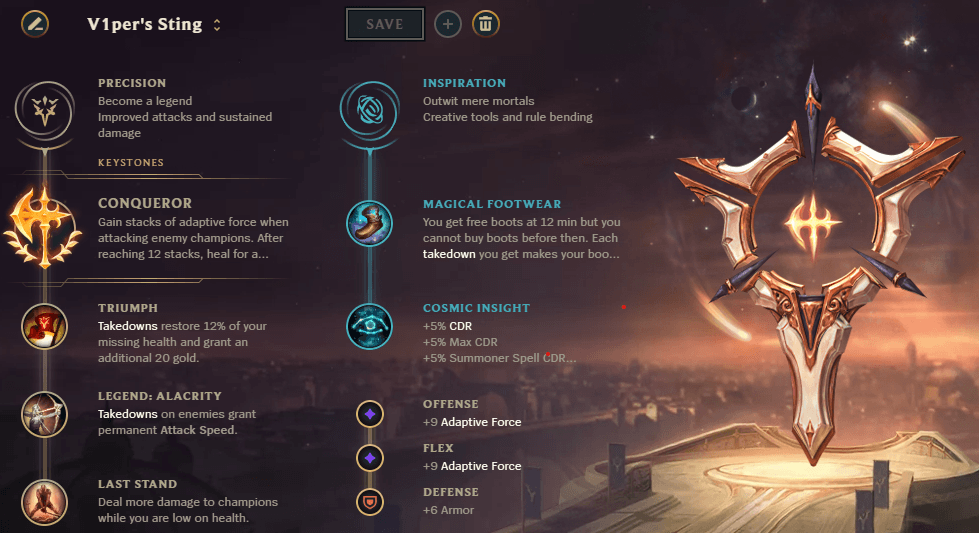The width and height of the screenshot is (979, 533).
Task: Change the Defense armor shard
Action: (x=370, y=501)
